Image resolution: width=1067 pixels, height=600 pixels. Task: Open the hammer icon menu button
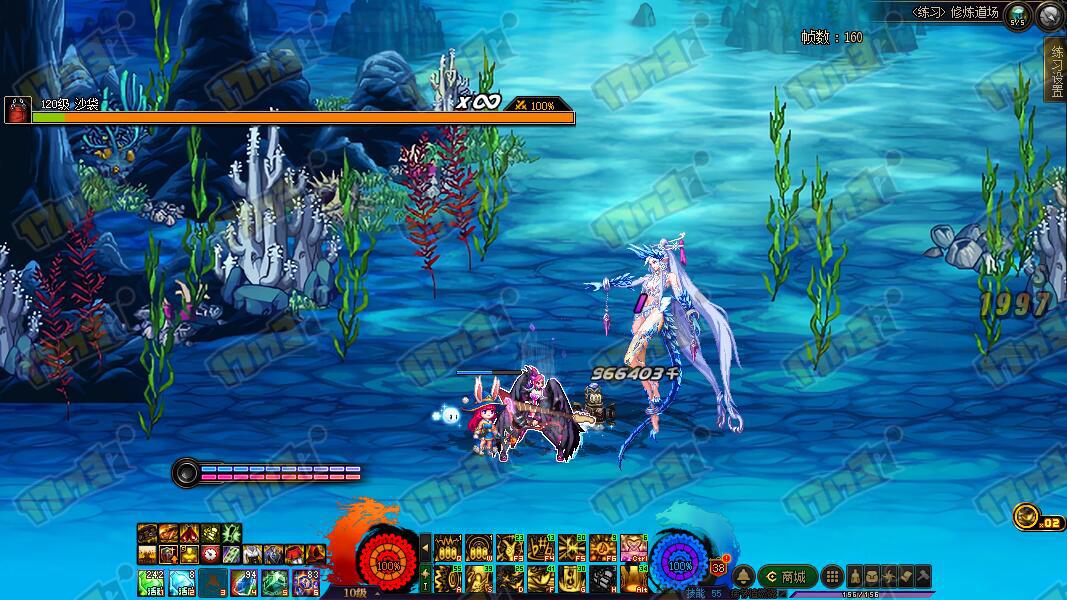pos(923,577)
